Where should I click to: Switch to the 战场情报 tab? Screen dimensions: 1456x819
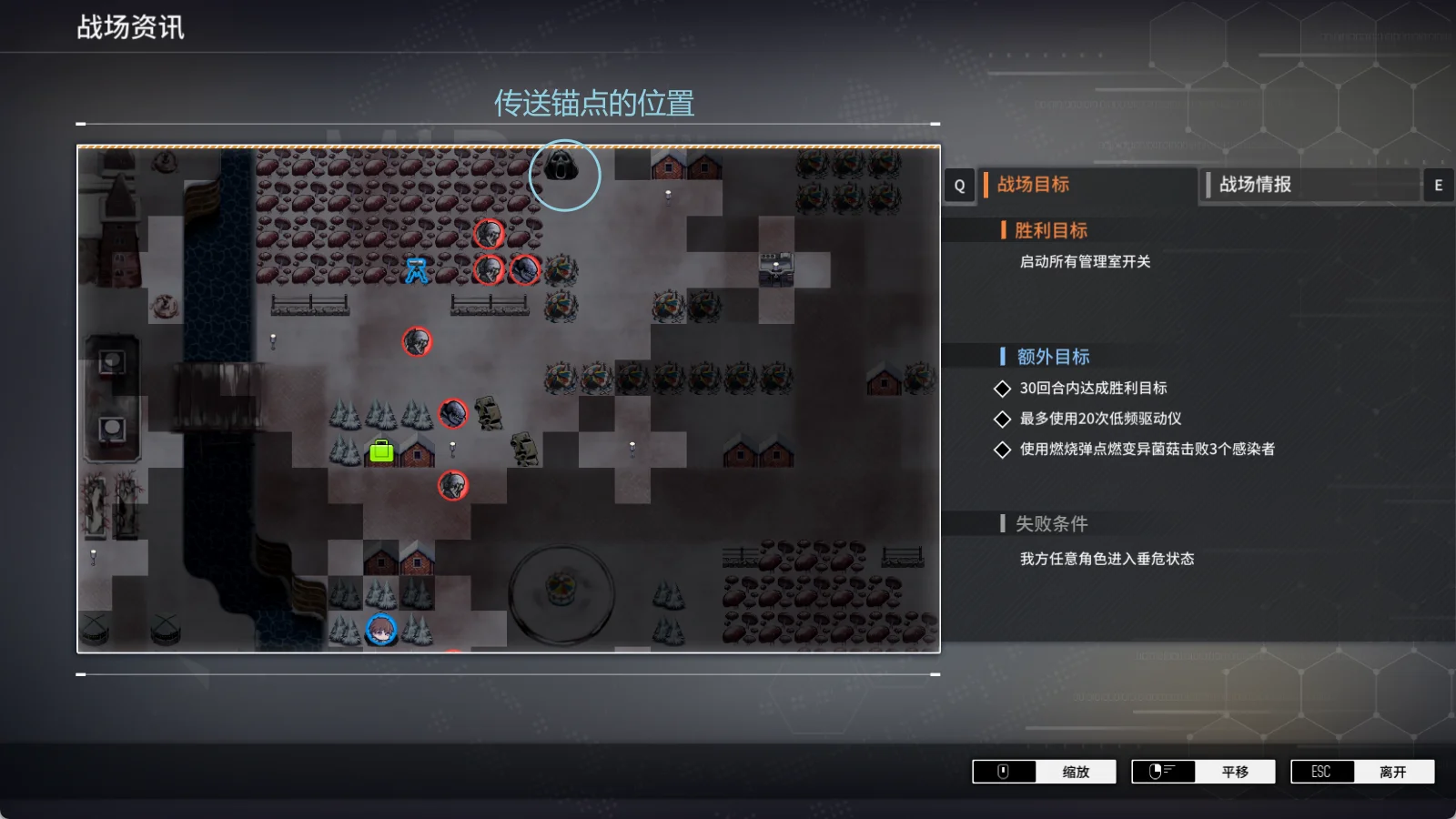[1254, 185]
